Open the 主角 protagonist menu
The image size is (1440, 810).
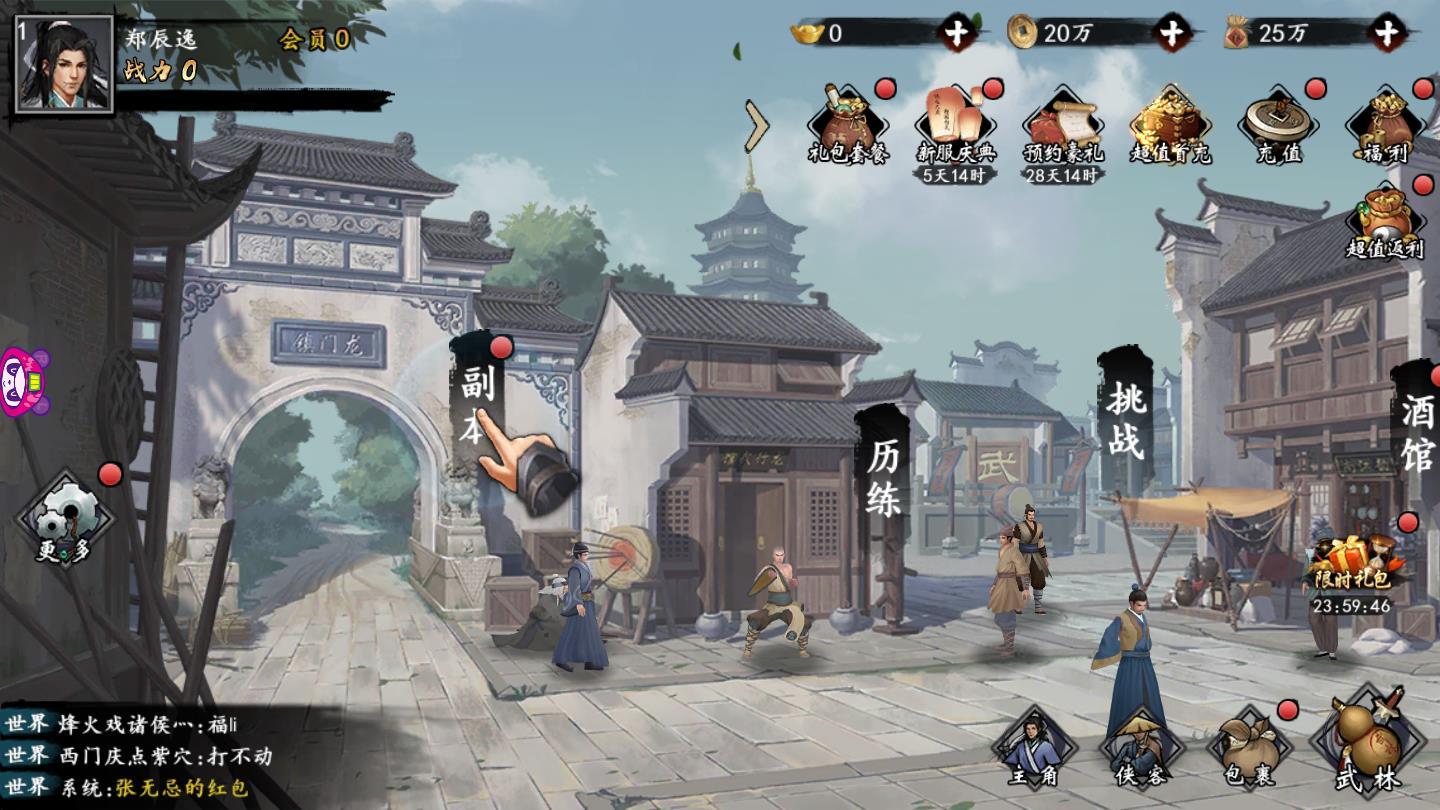pos(1032,748)
